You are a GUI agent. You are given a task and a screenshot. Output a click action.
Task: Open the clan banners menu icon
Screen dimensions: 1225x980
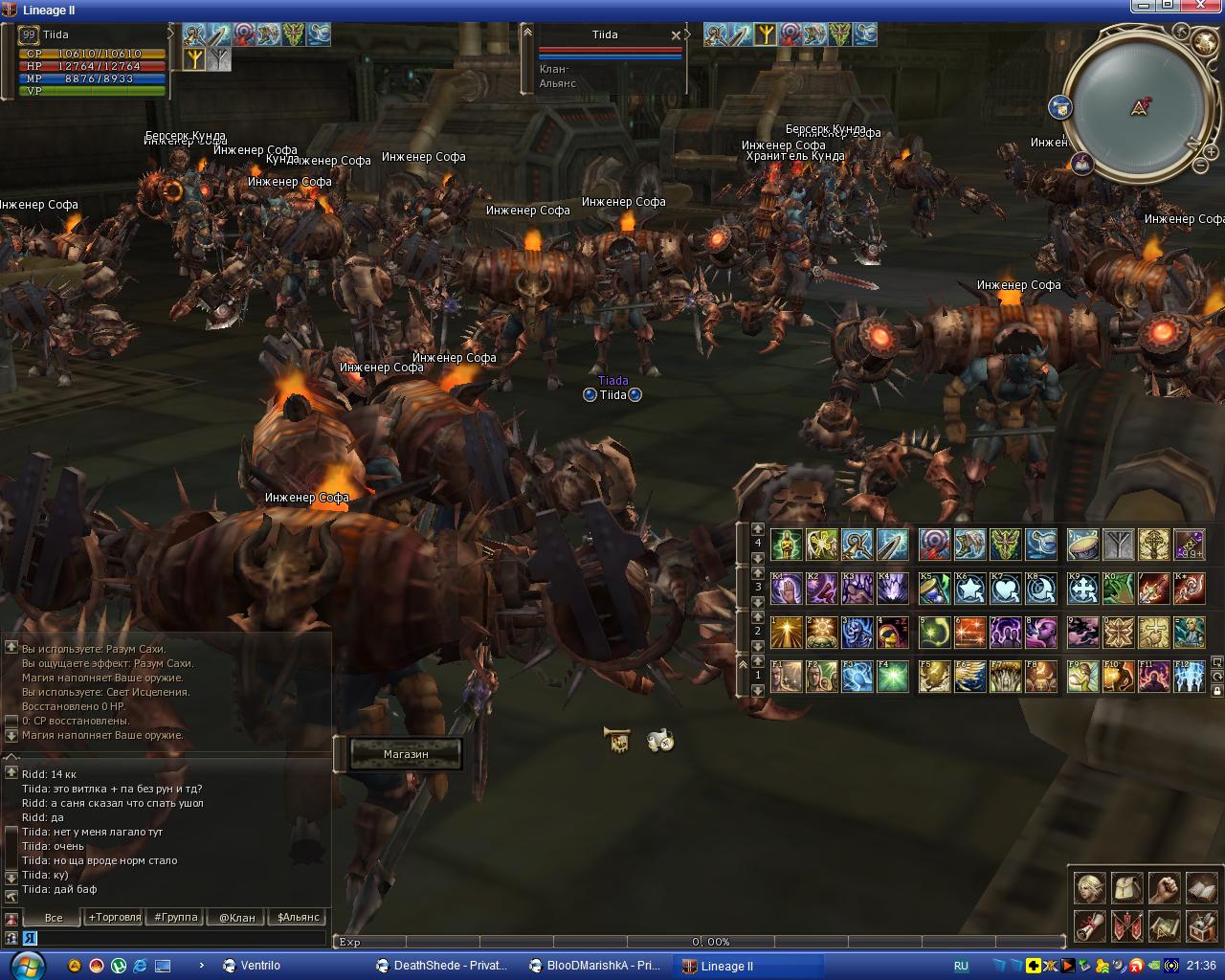tap(1127, 925)
